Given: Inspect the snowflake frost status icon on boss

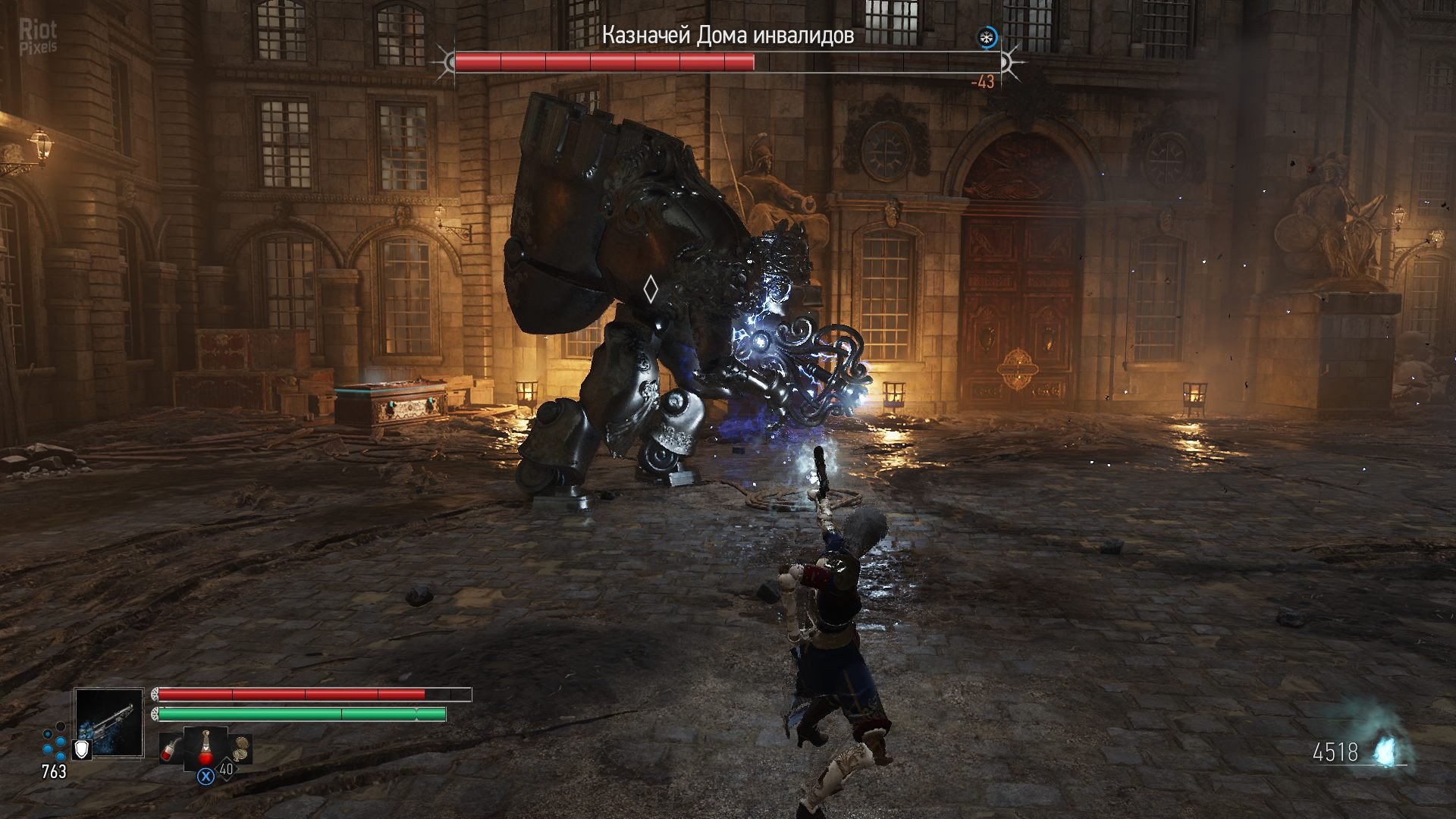Looking at the screenshot, I should (987, 37).
